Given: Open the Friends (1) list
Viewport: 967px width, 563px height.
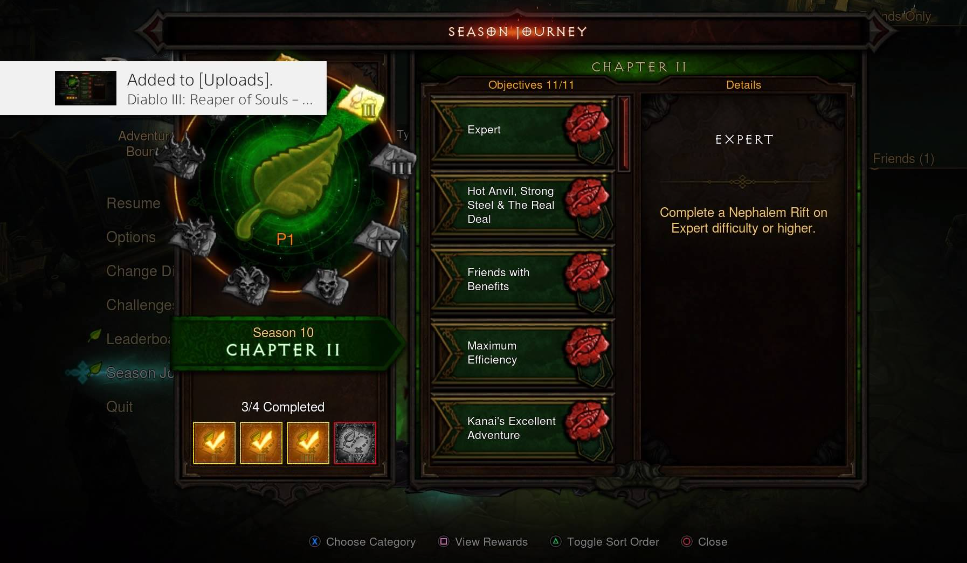Looking at the screenshot, I should tap(903, 159).
